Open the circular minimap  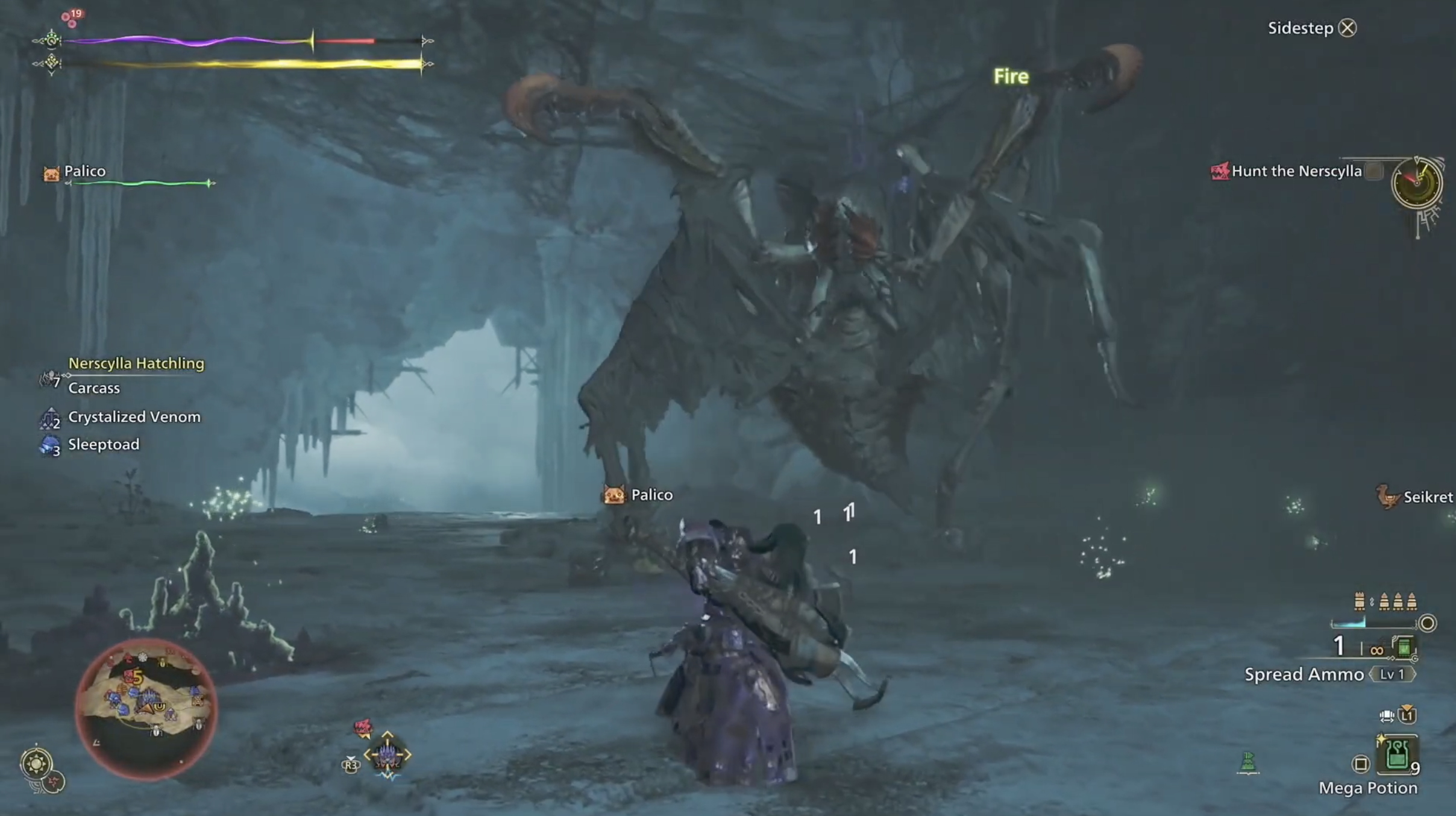[146, 709]
